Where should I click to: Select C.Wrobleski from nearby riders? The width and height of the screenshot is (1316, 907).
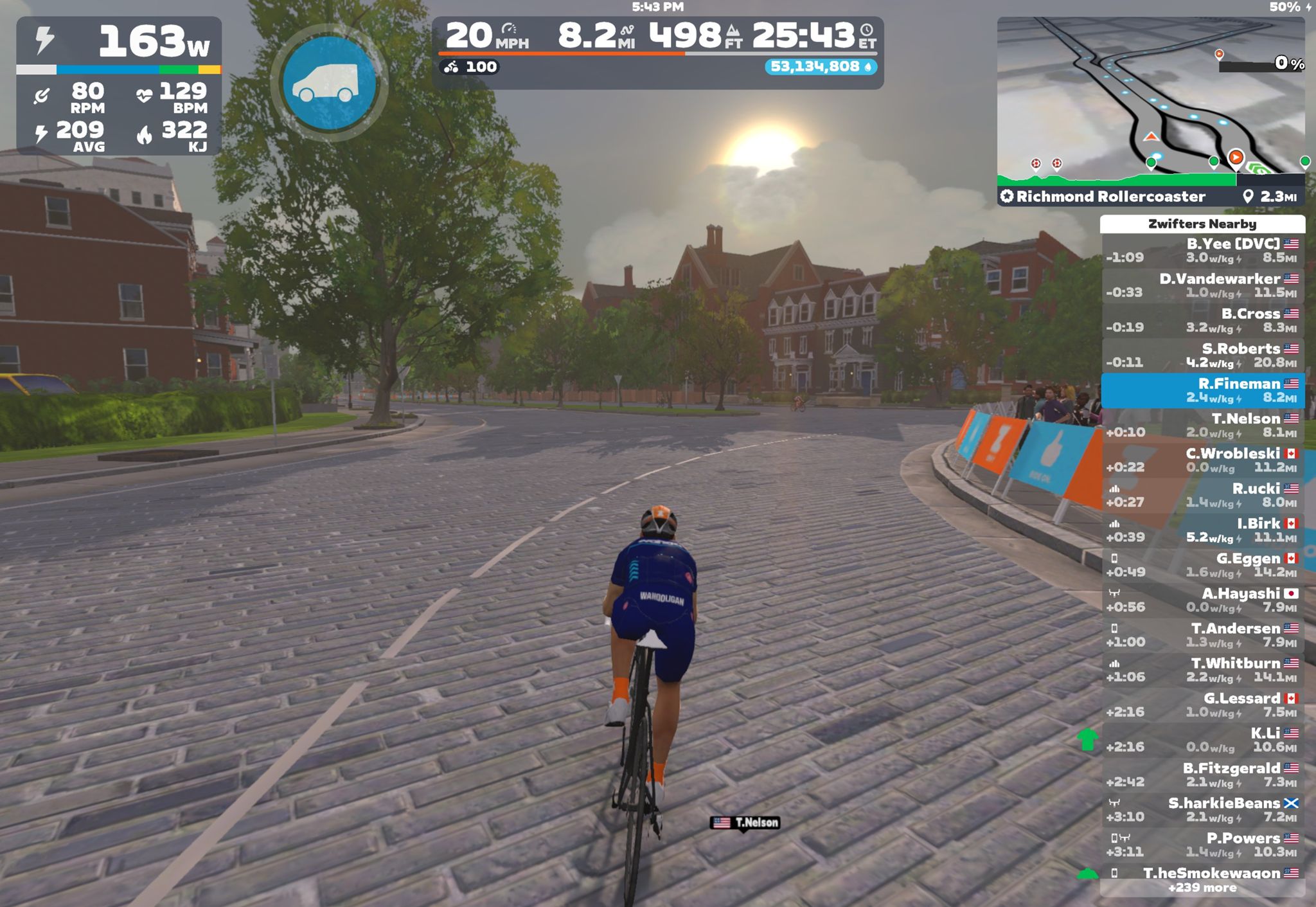tap(1203, 460)
